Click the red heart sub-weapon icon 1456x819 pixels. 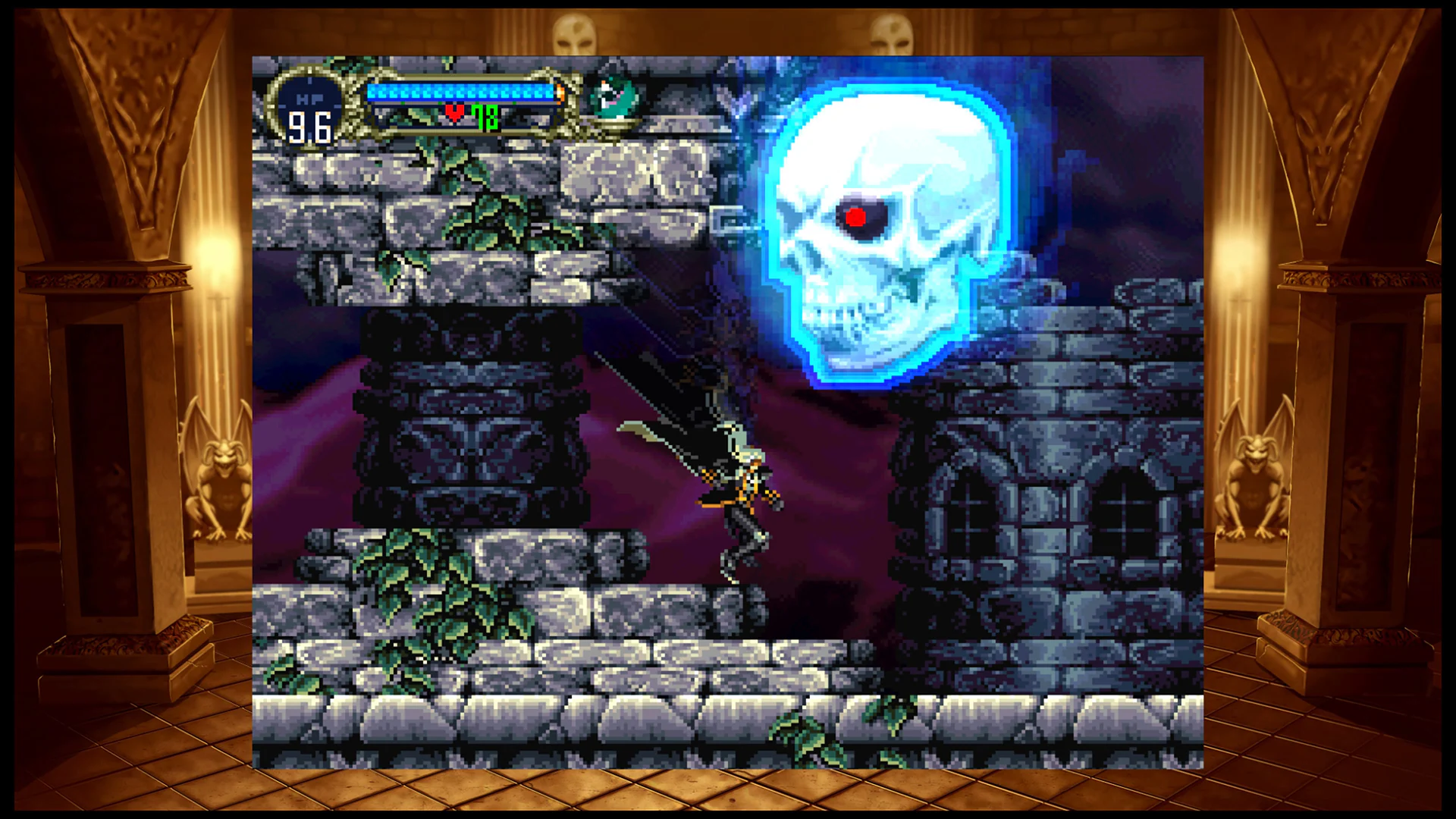[453, 114]
